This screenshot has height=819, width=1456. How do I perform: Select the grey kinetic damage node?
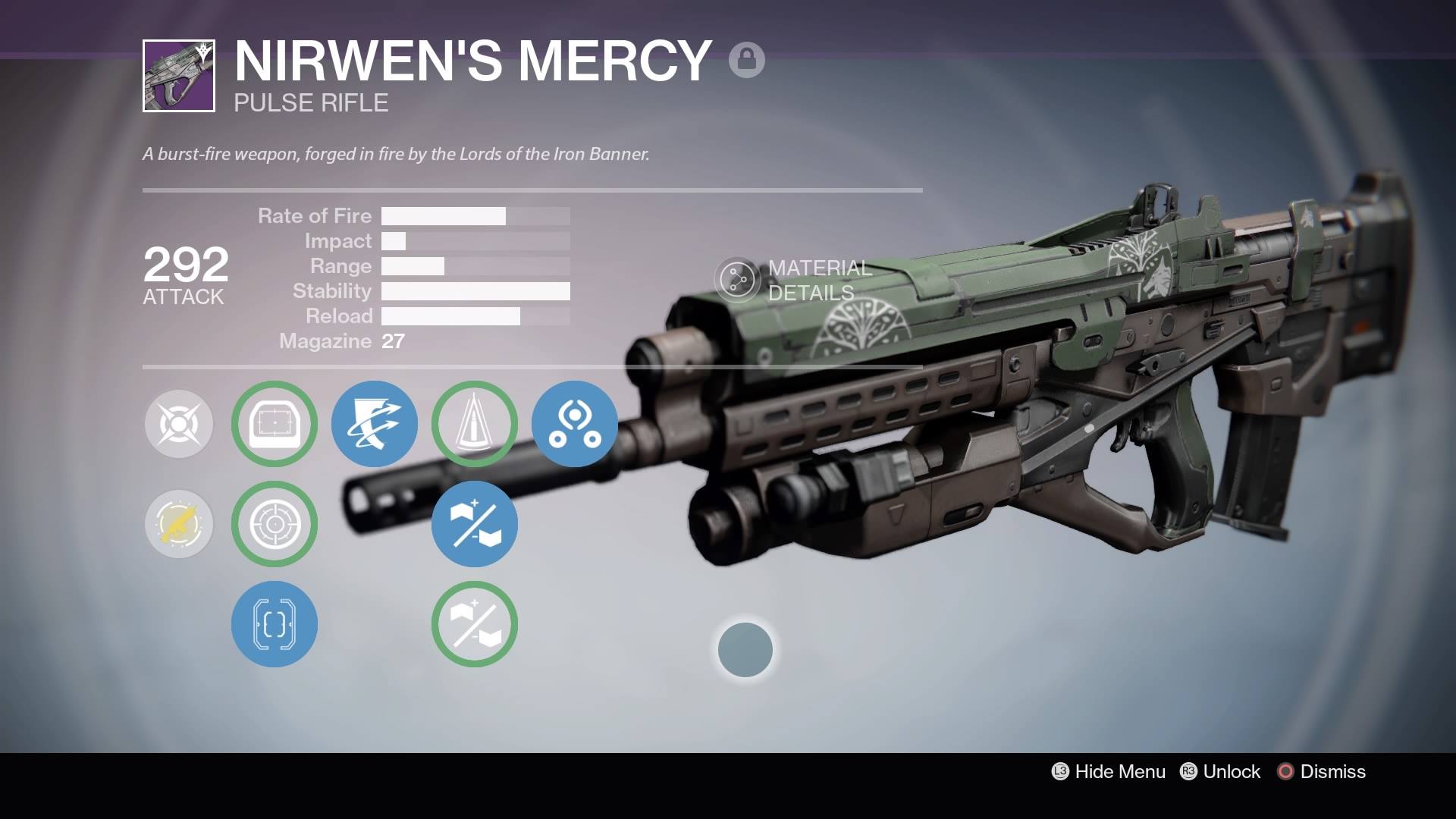179,424
